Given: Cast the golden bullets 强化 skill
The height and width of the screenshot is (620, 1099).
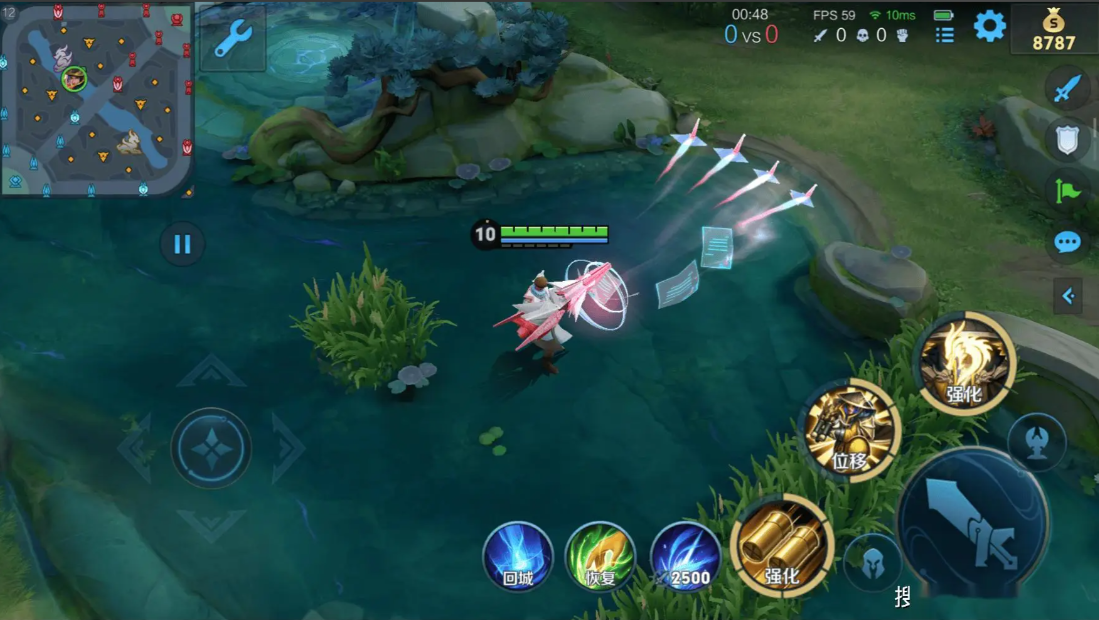Looking at the screenshot, I should (782, 545).
